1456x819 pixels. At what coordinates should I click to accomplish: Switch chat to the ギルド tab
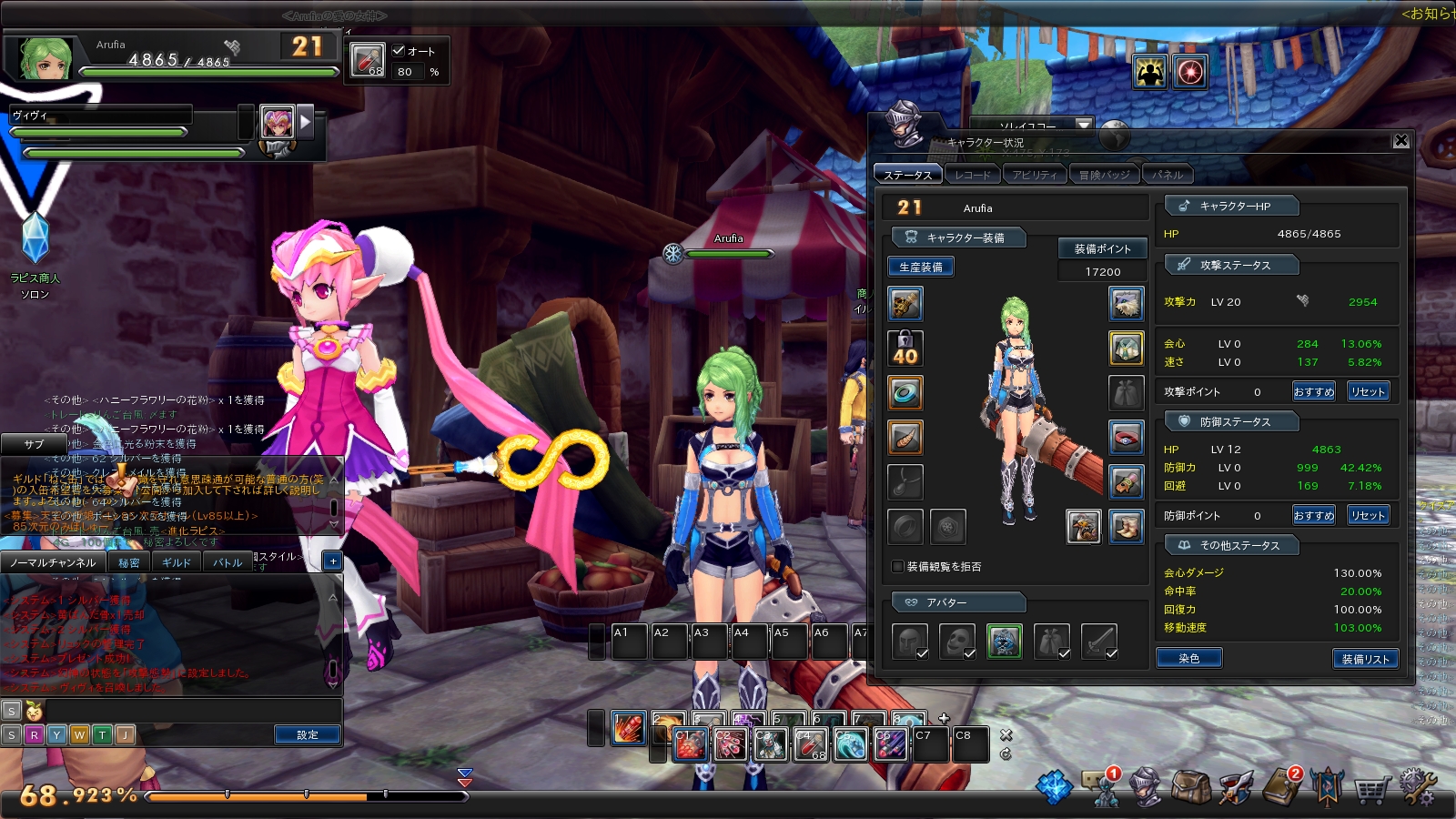point(176,562)
